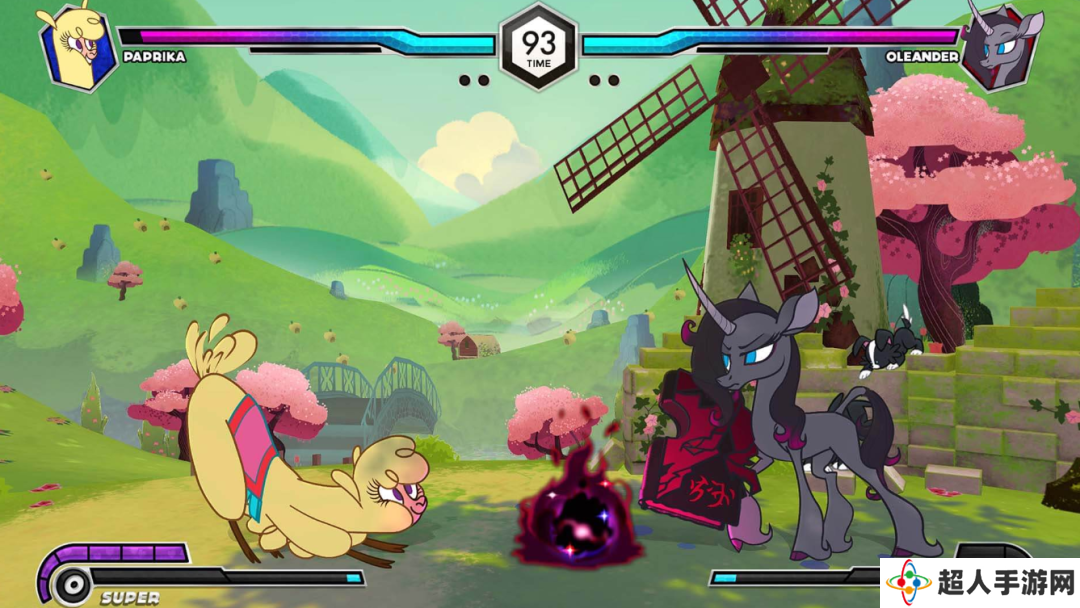Click Oleander's character portrait

1003,46
